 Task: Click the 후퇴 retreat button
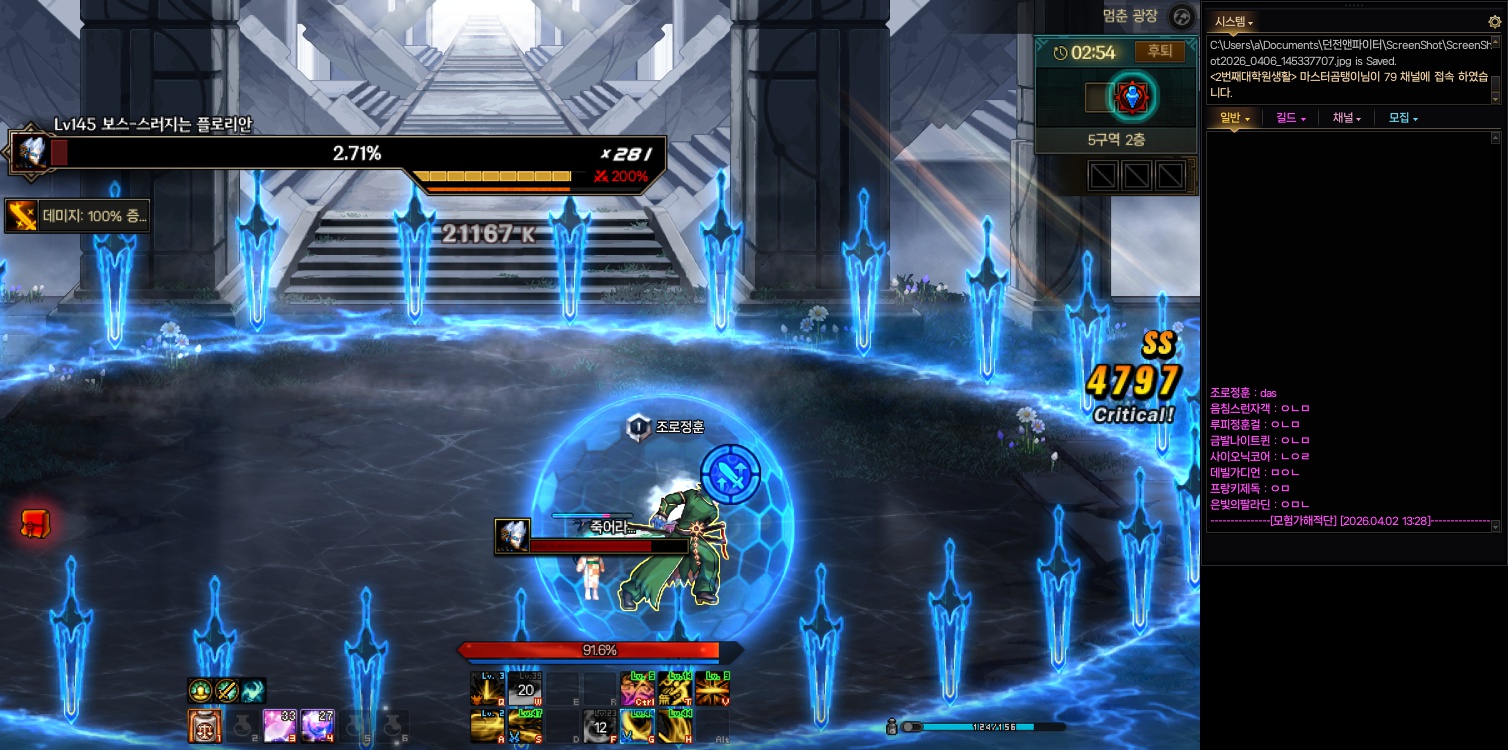click(x=1159, y=52)
